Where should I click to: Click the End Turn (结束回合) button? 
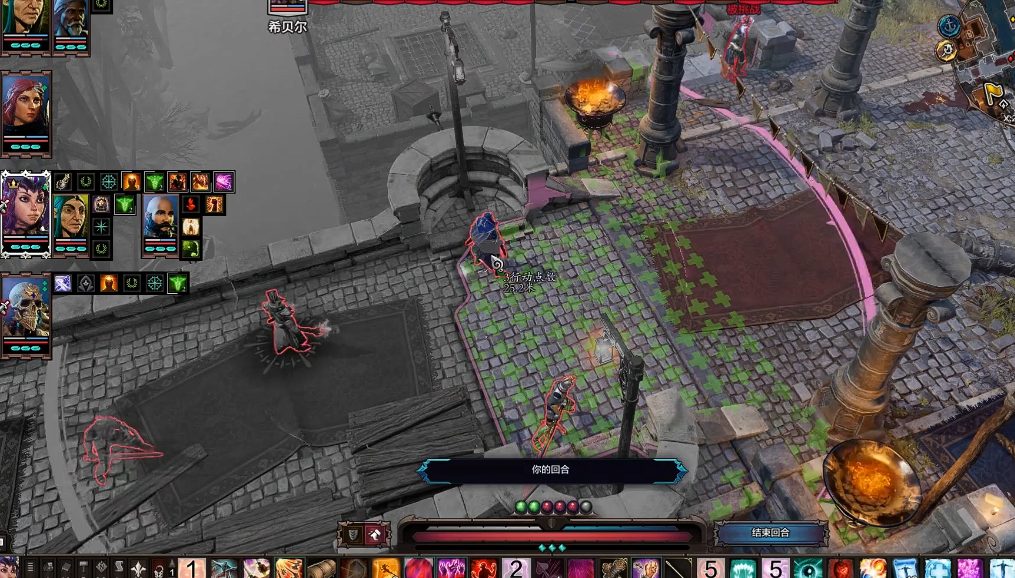(x=770, y=533)
